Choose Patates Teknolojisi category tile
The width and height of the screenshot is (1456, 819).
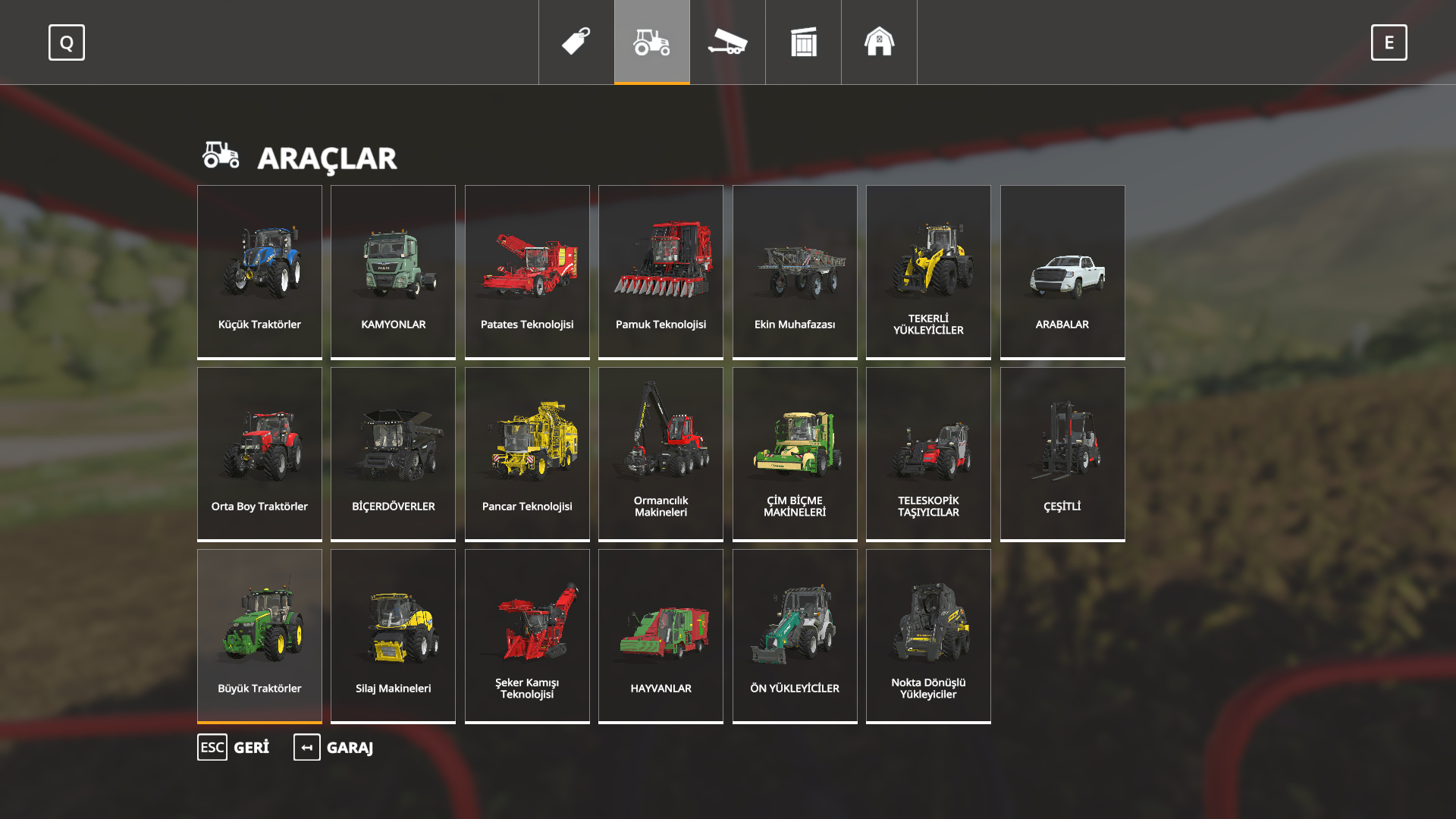point(527,271)
